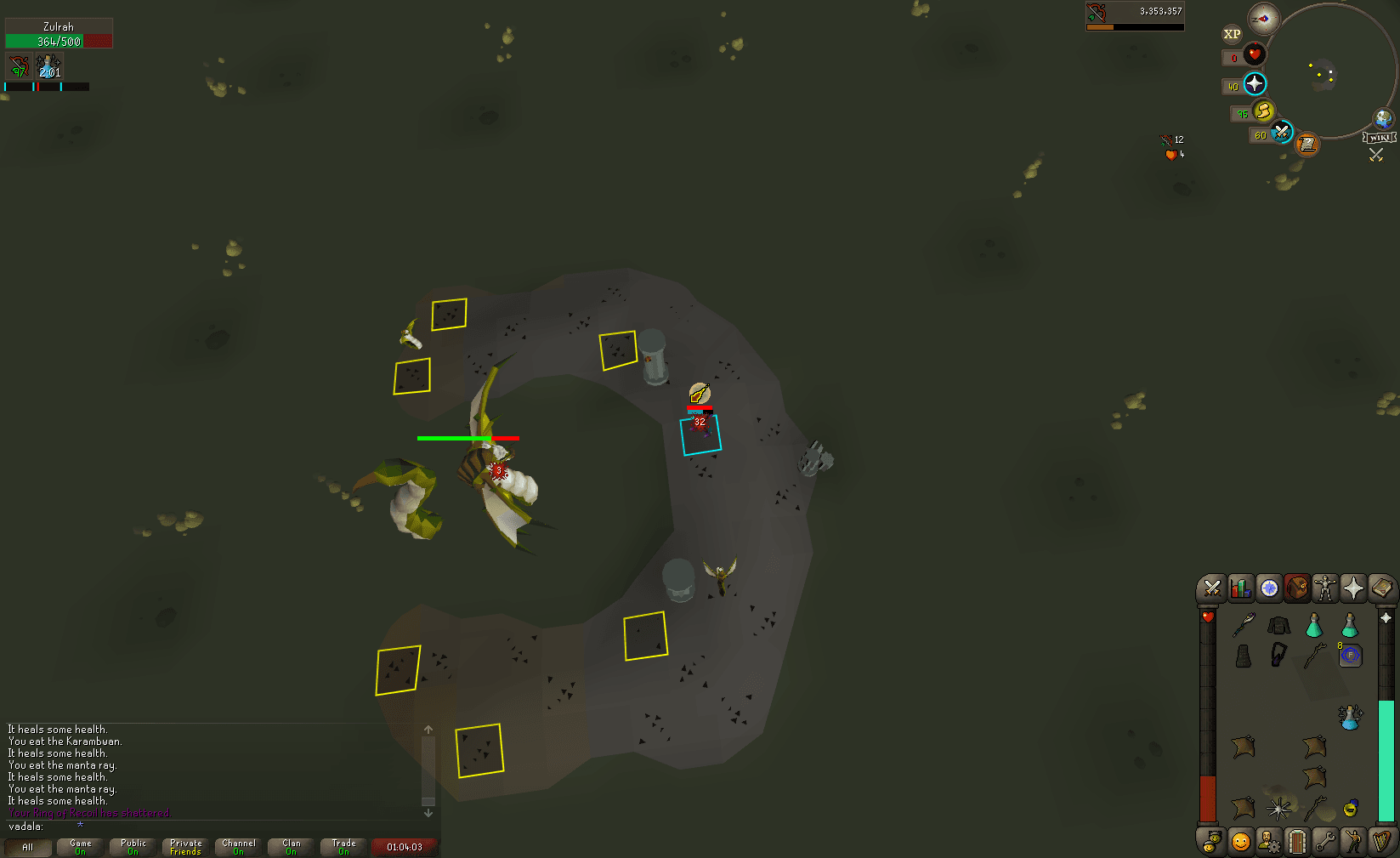Open the Music player tab
1400x858 pixels.
point(1382,841)
